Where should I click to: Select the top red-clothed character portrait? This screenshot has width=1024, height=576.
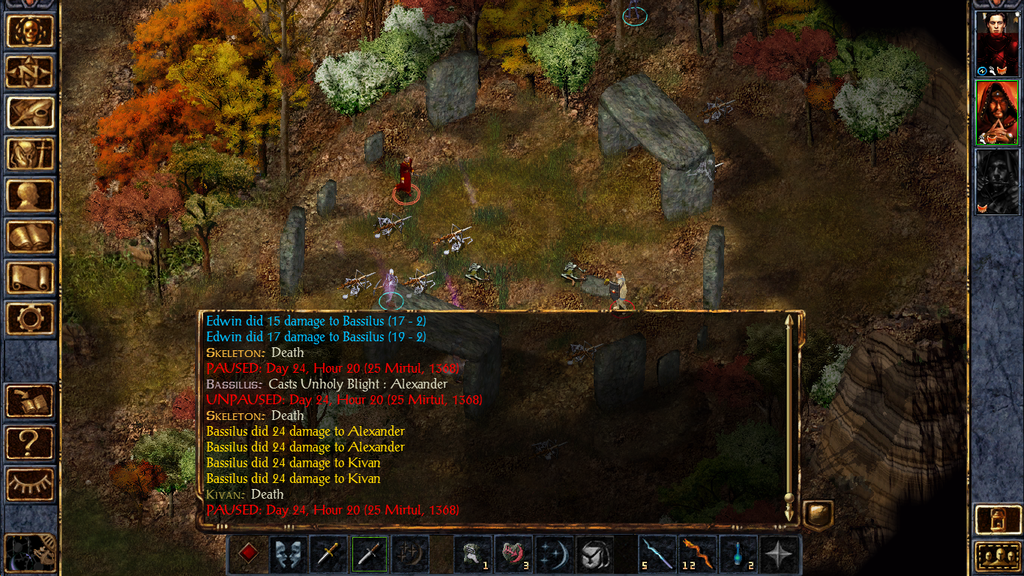pos(997,43)
